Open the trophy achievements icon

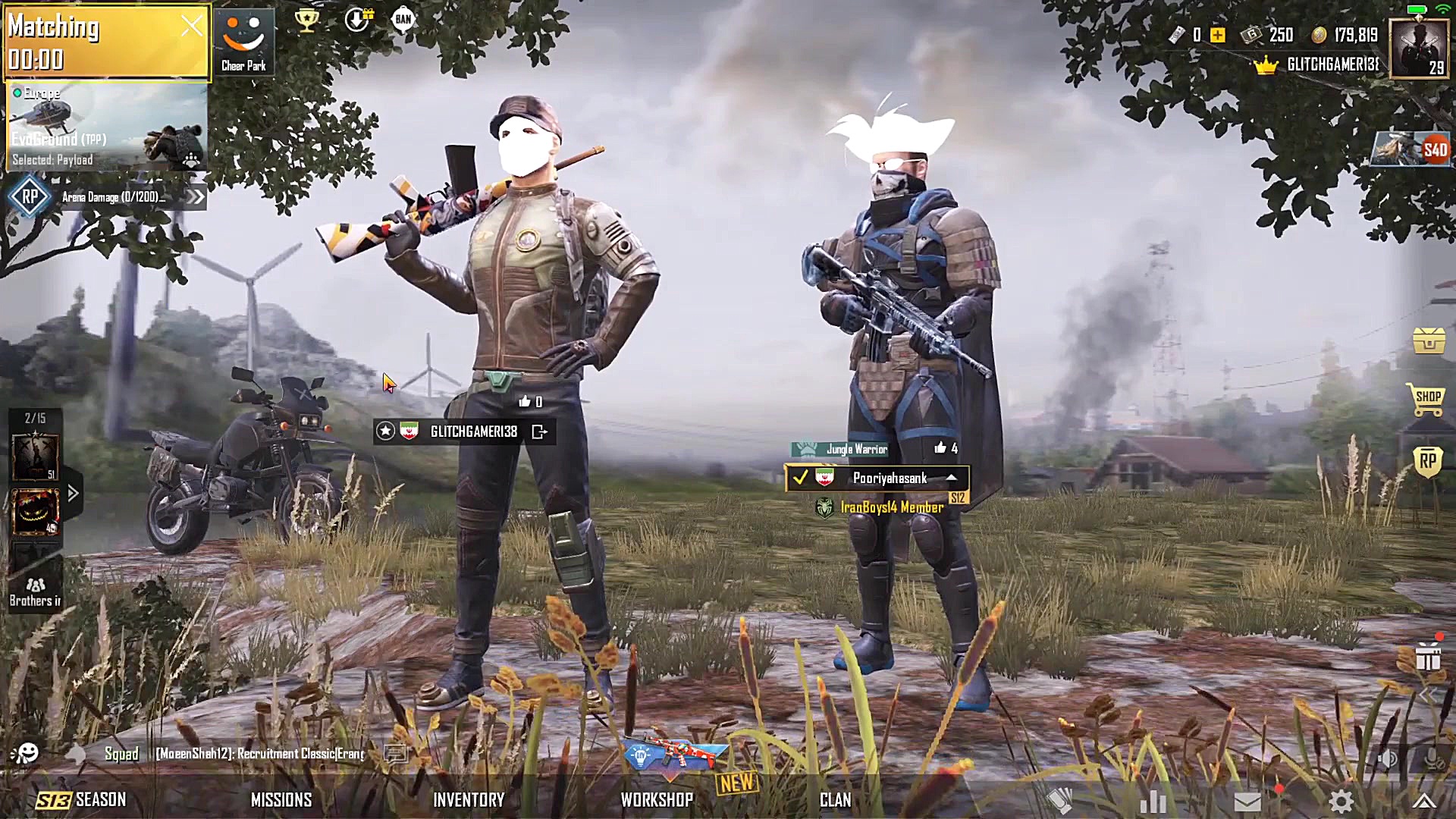[306, 20]
